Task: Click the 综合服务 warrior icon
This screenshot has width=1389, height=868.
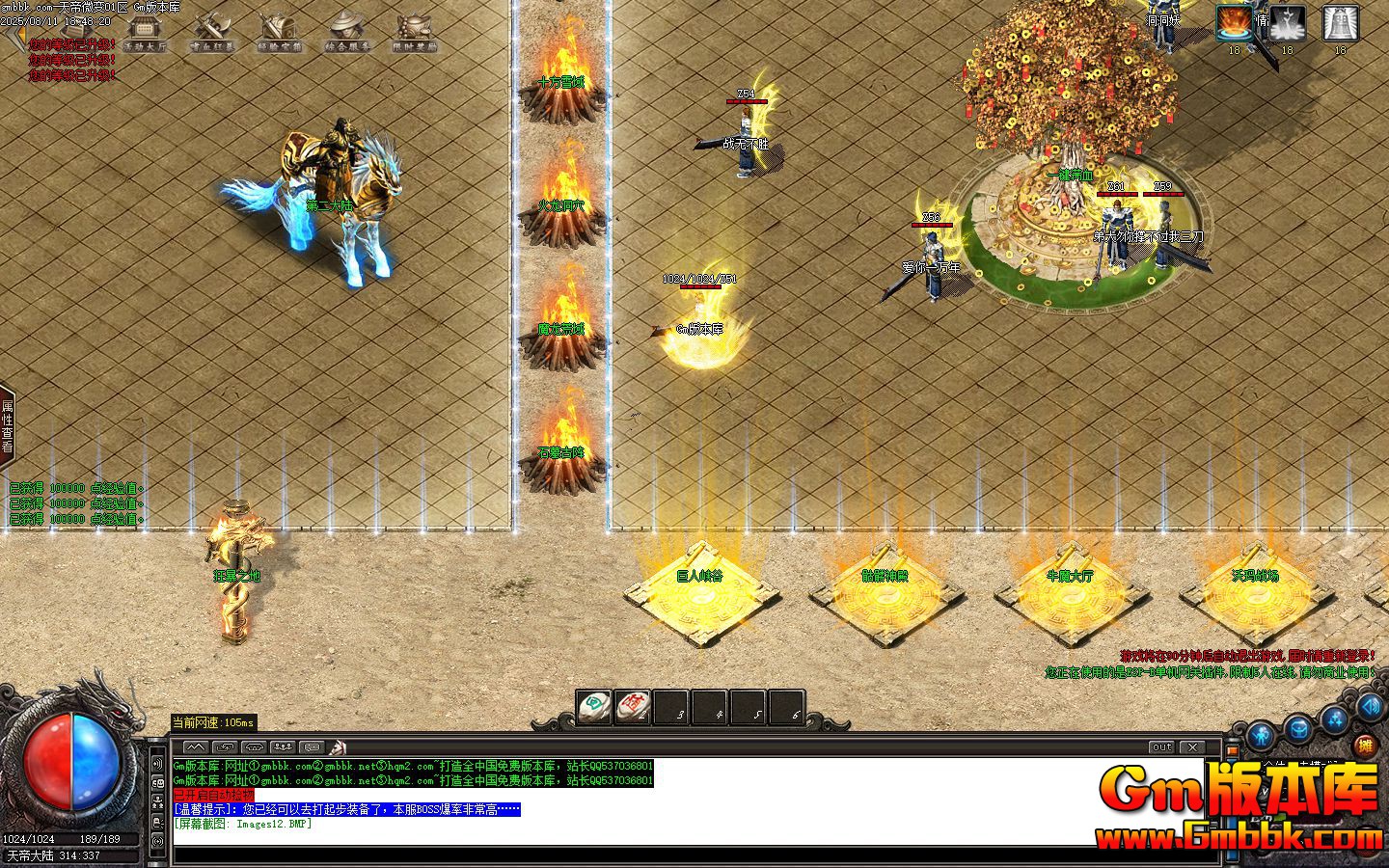Action: pos(347,27)
